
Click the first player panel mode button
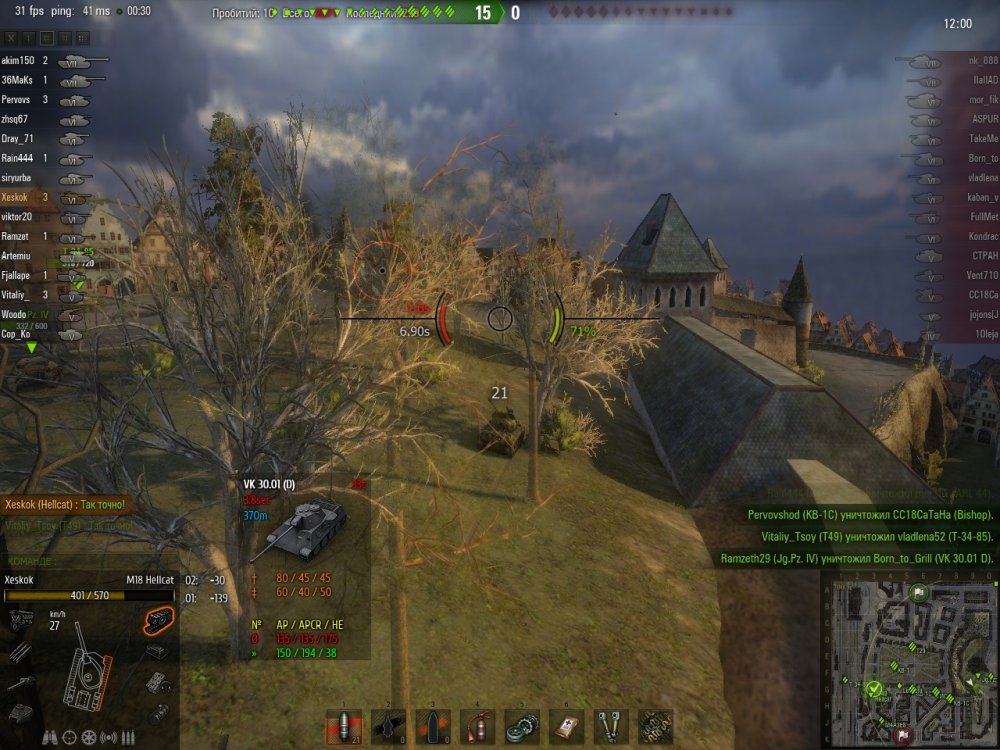coord(12,38)
